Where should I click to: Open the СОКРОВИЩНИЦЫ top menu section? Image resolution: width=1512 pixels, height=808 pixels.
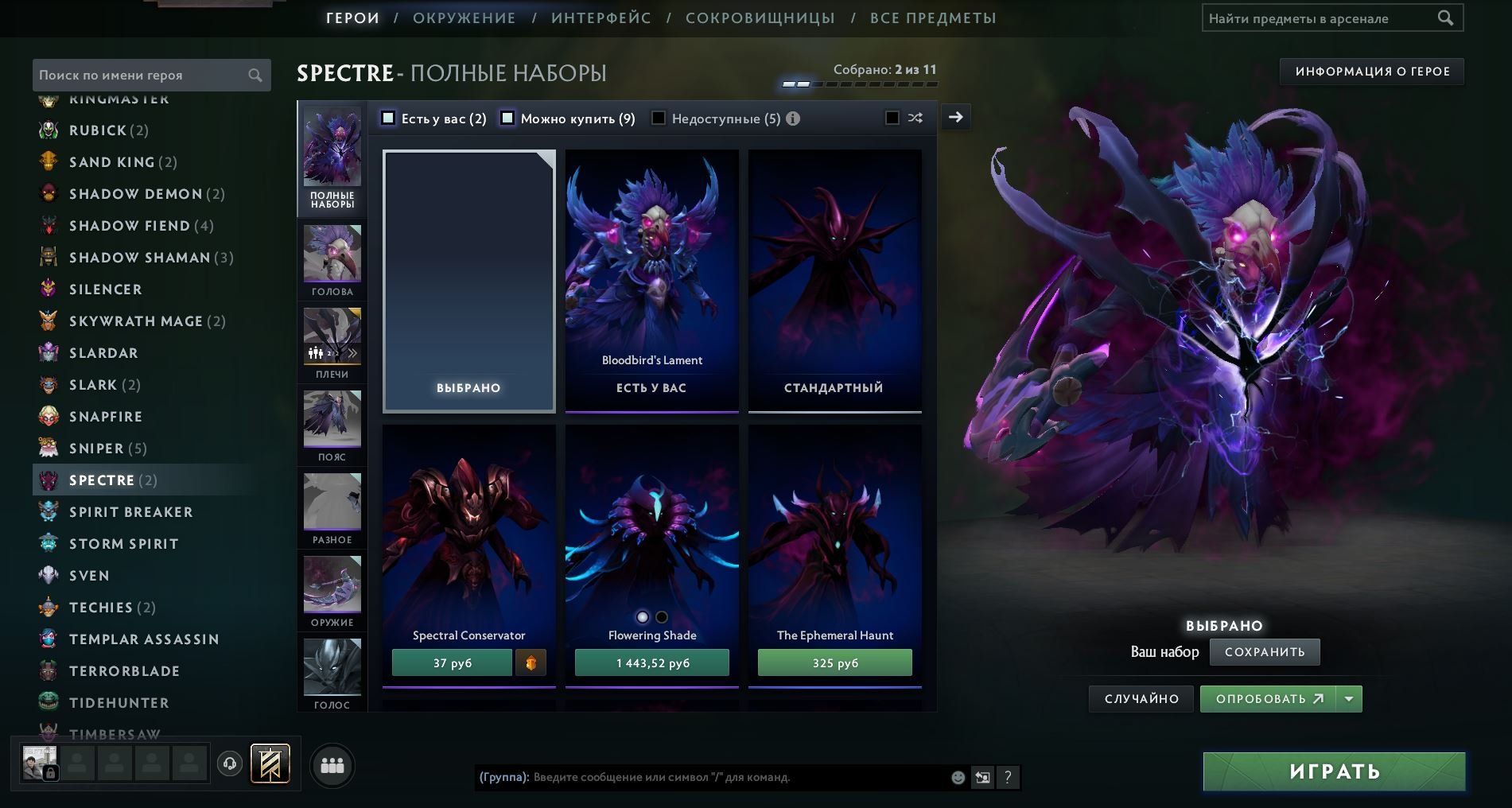(x=760, y=18)
